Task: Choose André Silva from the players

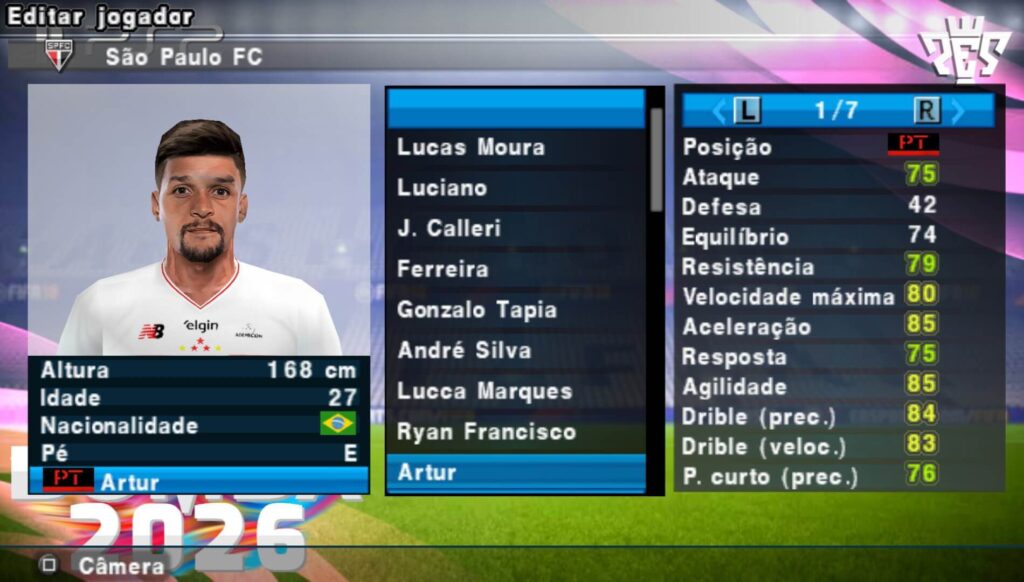Action: [515, 351]
